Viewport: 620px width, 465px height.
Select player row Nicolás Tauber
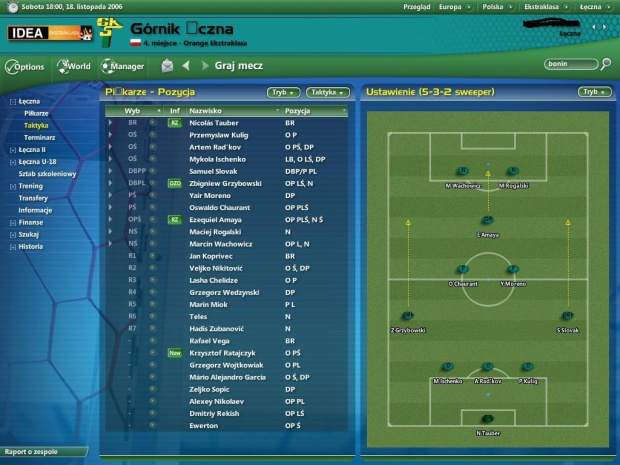pos(216,122)
